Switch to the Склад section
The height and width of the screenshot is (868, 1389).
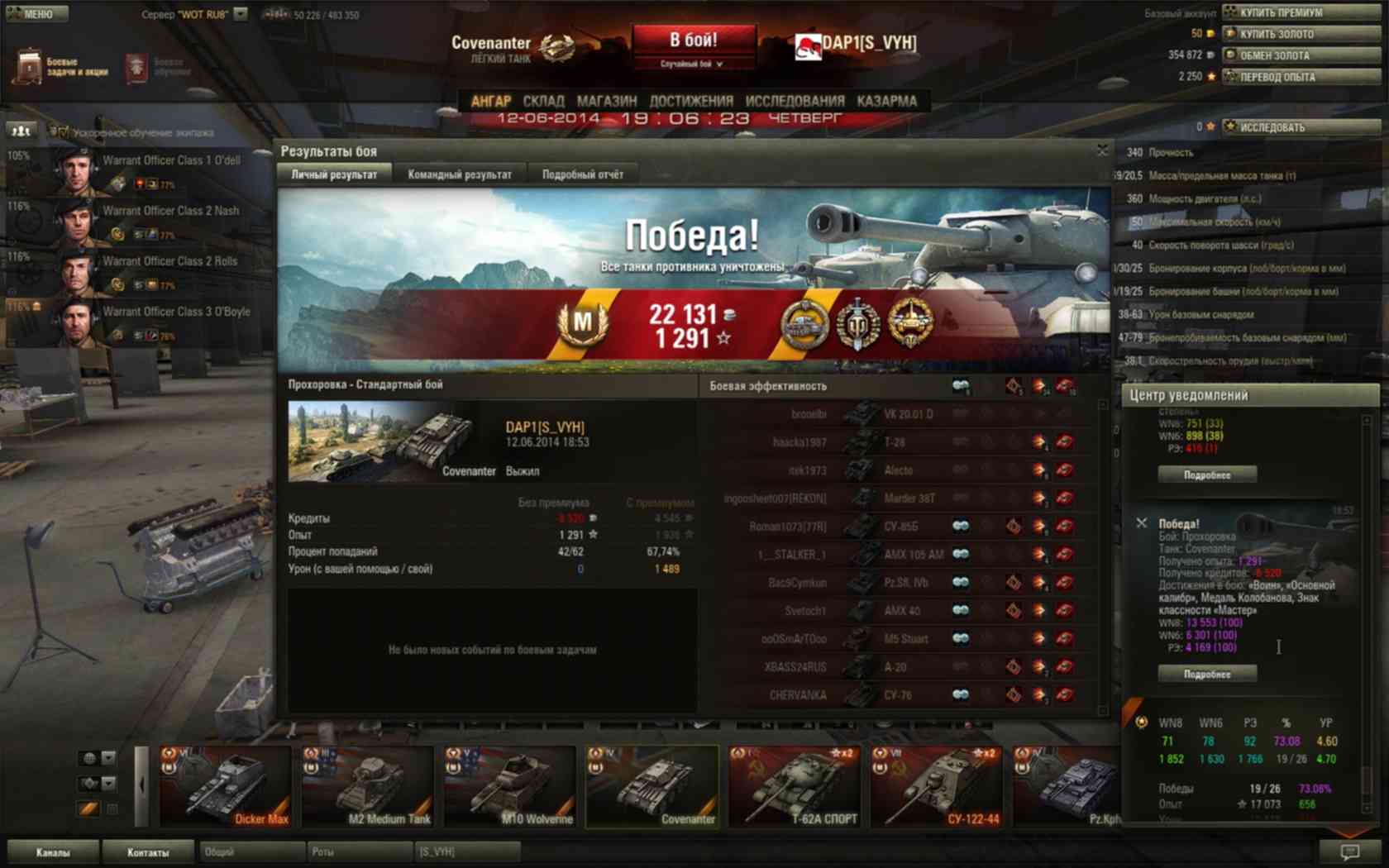[x=543, y=101]
